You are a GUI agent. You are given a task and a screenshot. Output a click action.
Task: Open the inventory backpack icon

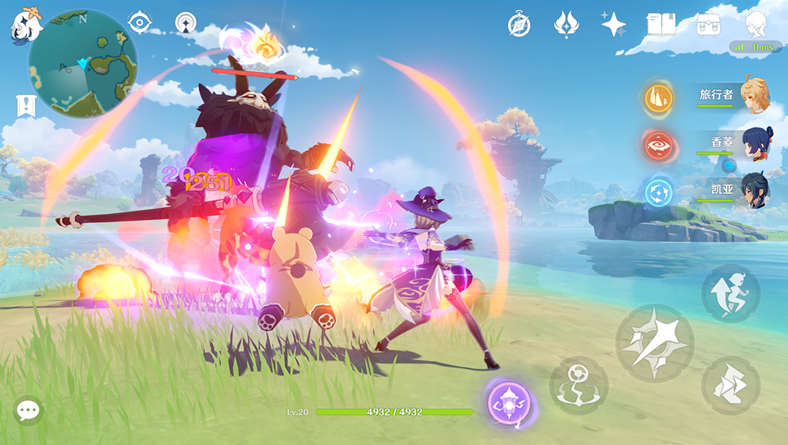(x=708, y=25)
